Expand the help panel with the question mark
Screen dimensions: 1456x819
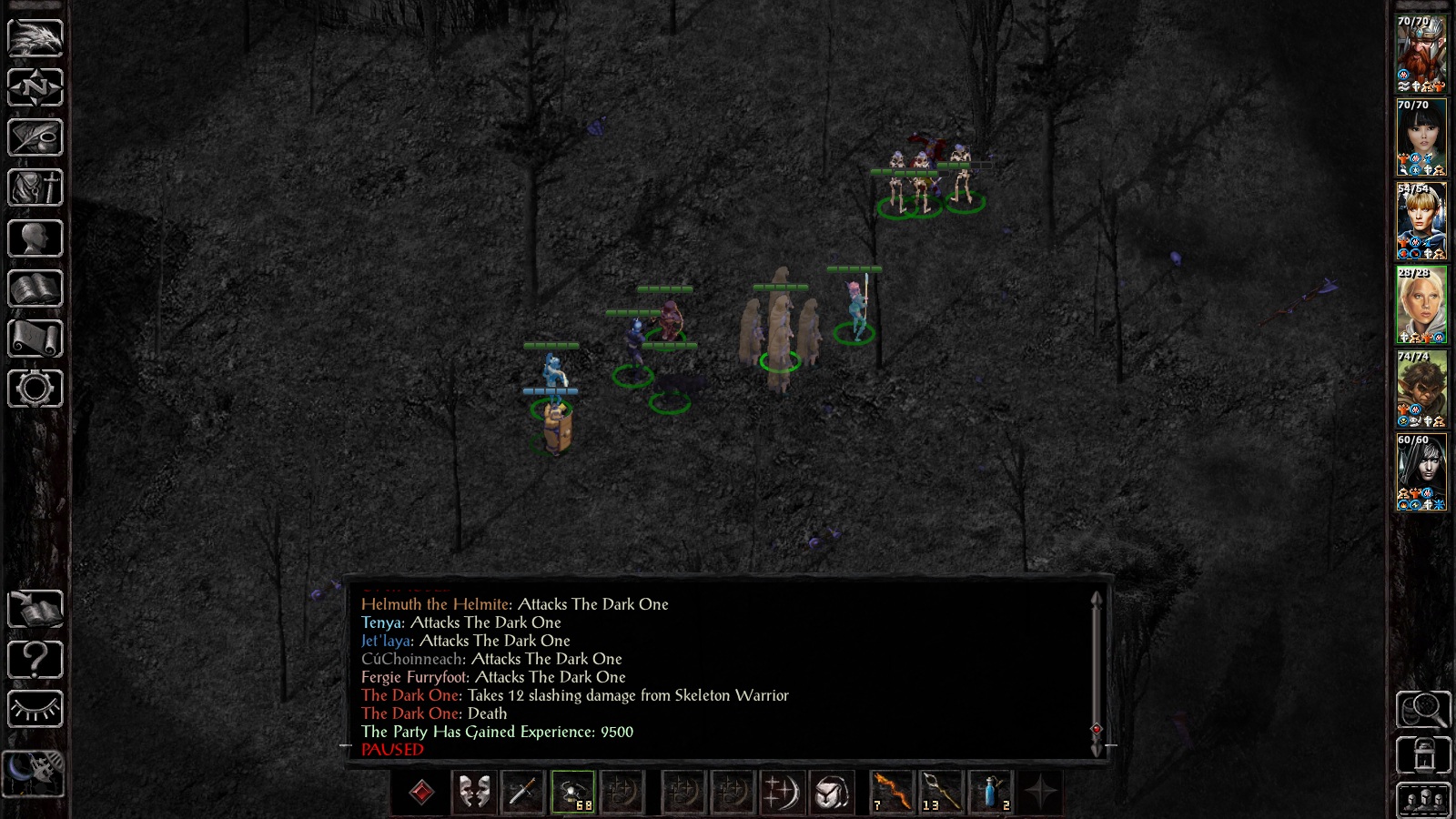[x=34, y=658]
